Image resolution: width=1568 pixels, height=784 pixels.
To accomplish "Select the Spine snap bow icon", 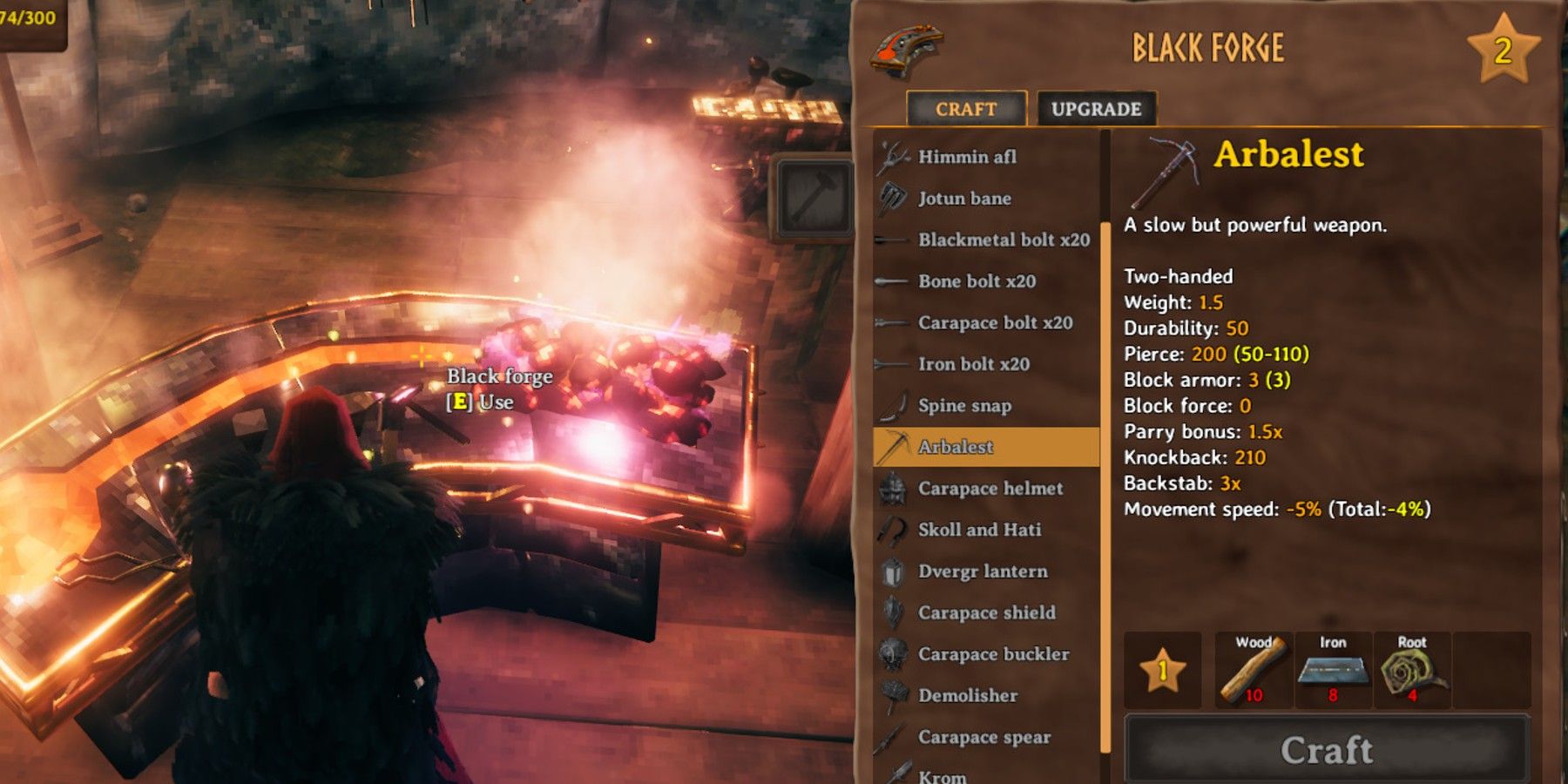I will pos(894,405).
